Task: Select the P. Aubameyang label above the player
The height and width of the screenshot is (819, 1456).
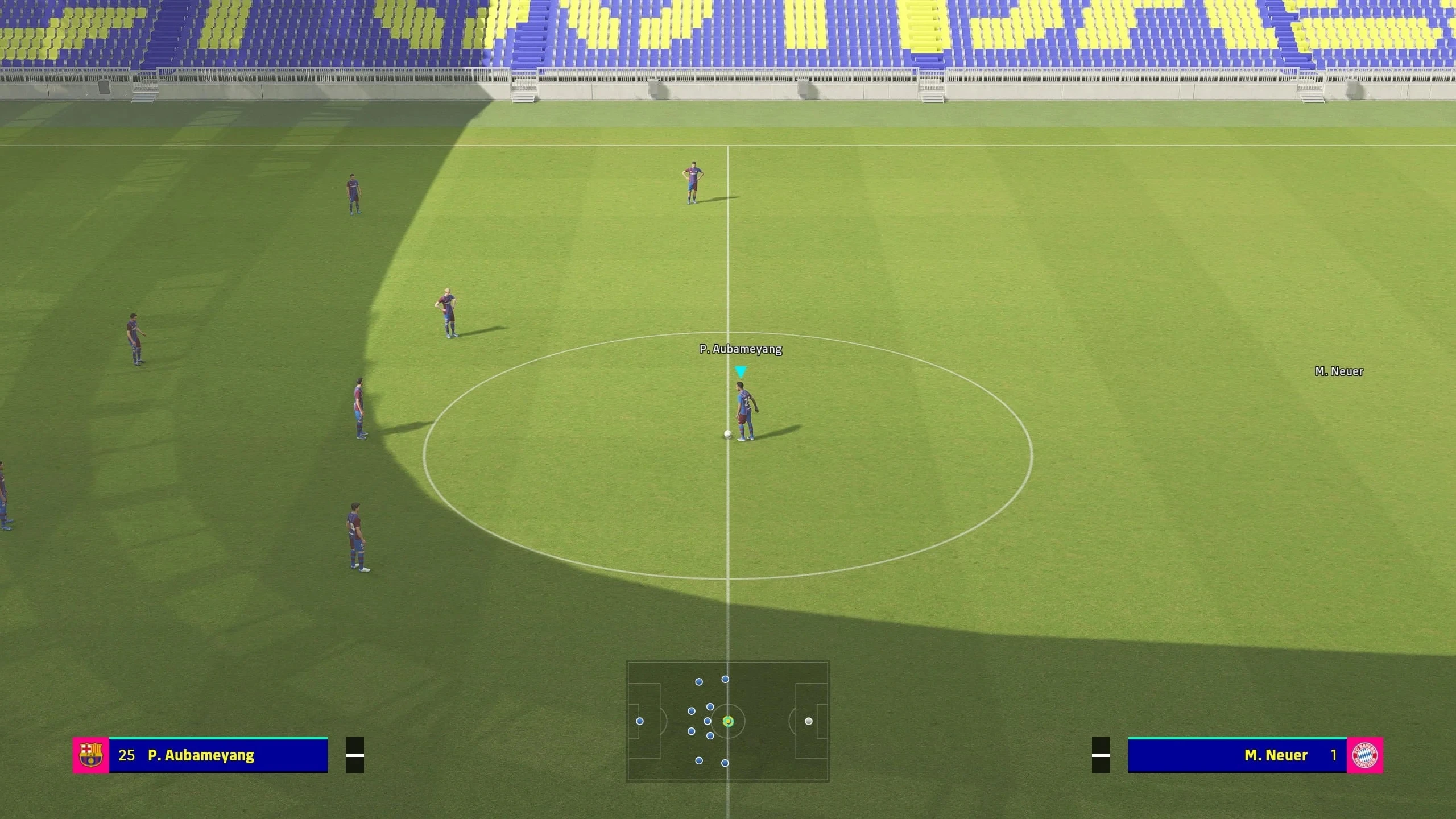Action: coord(741,350)
